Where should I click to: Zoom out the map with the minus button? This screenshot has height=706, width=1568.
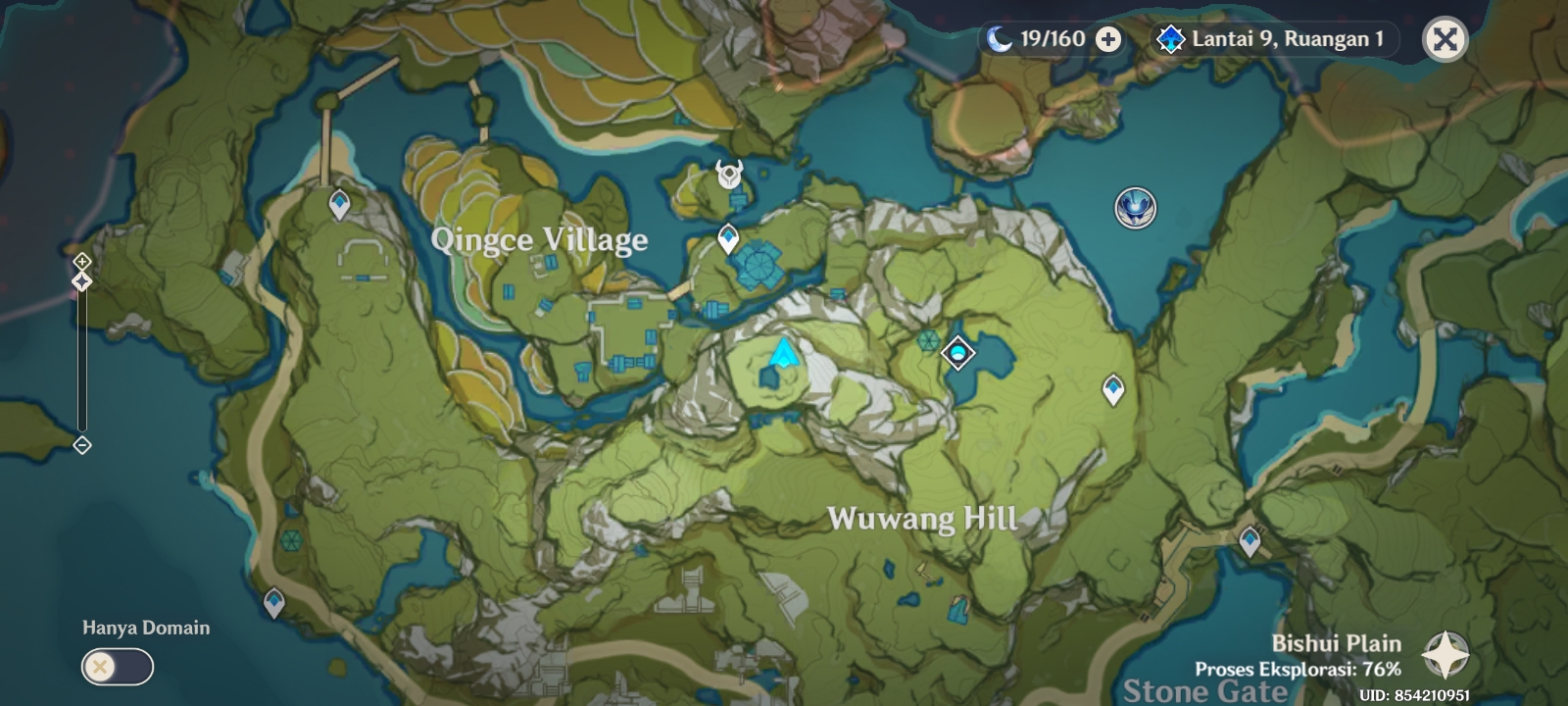[82, 445]
